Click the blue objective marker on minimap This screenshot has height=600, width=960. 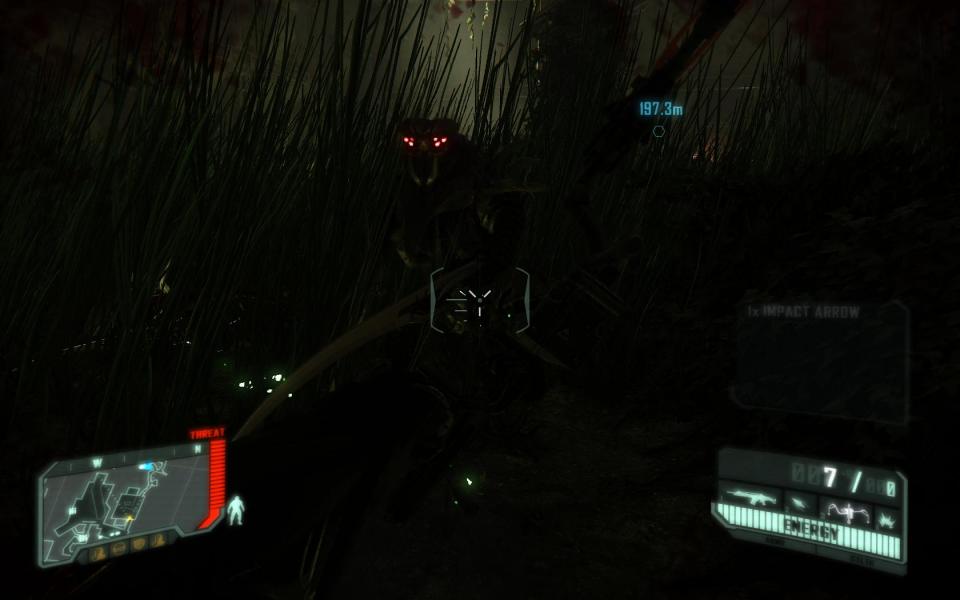(147, 466)
